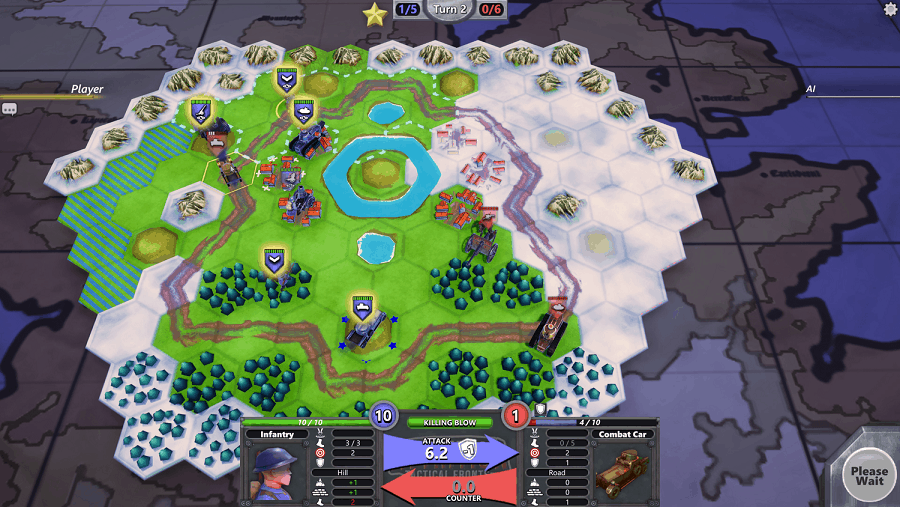The height and width of the screenshot is (507, 900).
Task: Select the blue tank beside the small pond
Action: (x=307, y=138)
